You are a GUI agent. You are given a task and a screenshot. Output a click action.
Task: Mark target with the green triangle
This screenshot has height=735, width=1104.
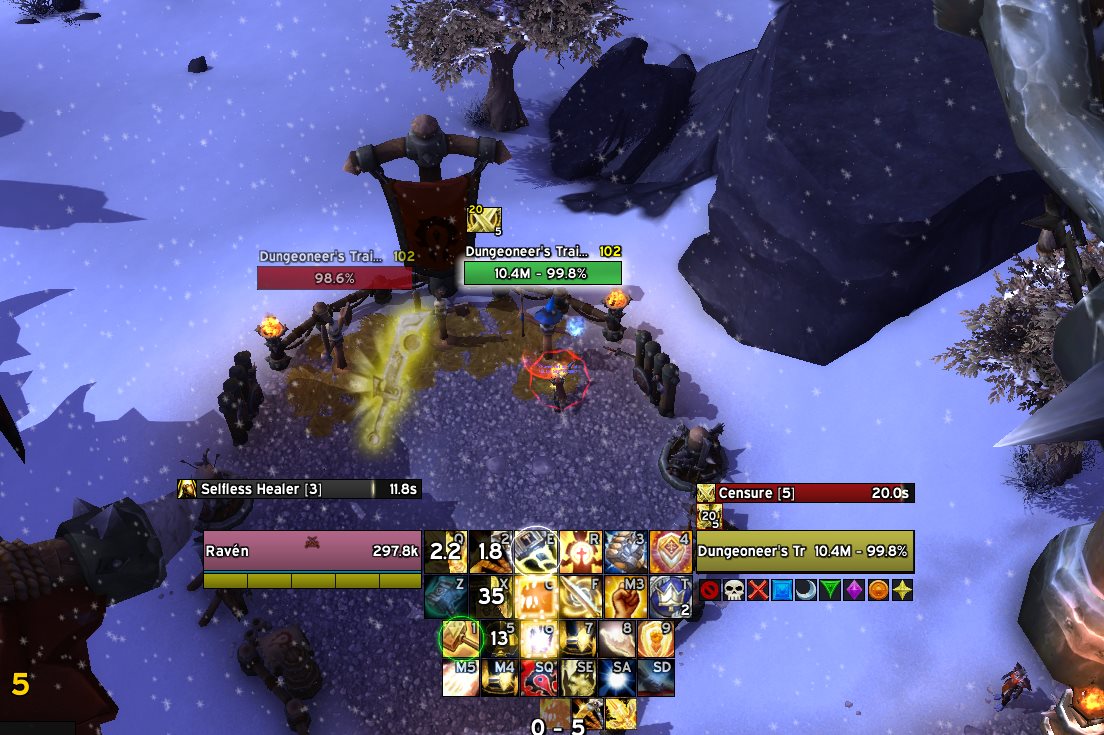pos(830,590)
